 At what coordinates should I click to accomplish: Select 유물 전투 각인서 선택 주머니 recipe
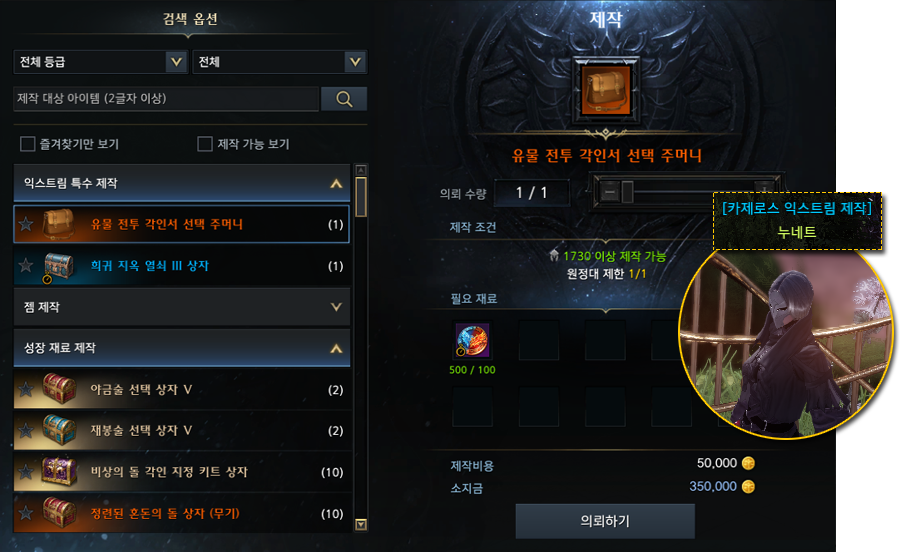click(x=182, y=224)
